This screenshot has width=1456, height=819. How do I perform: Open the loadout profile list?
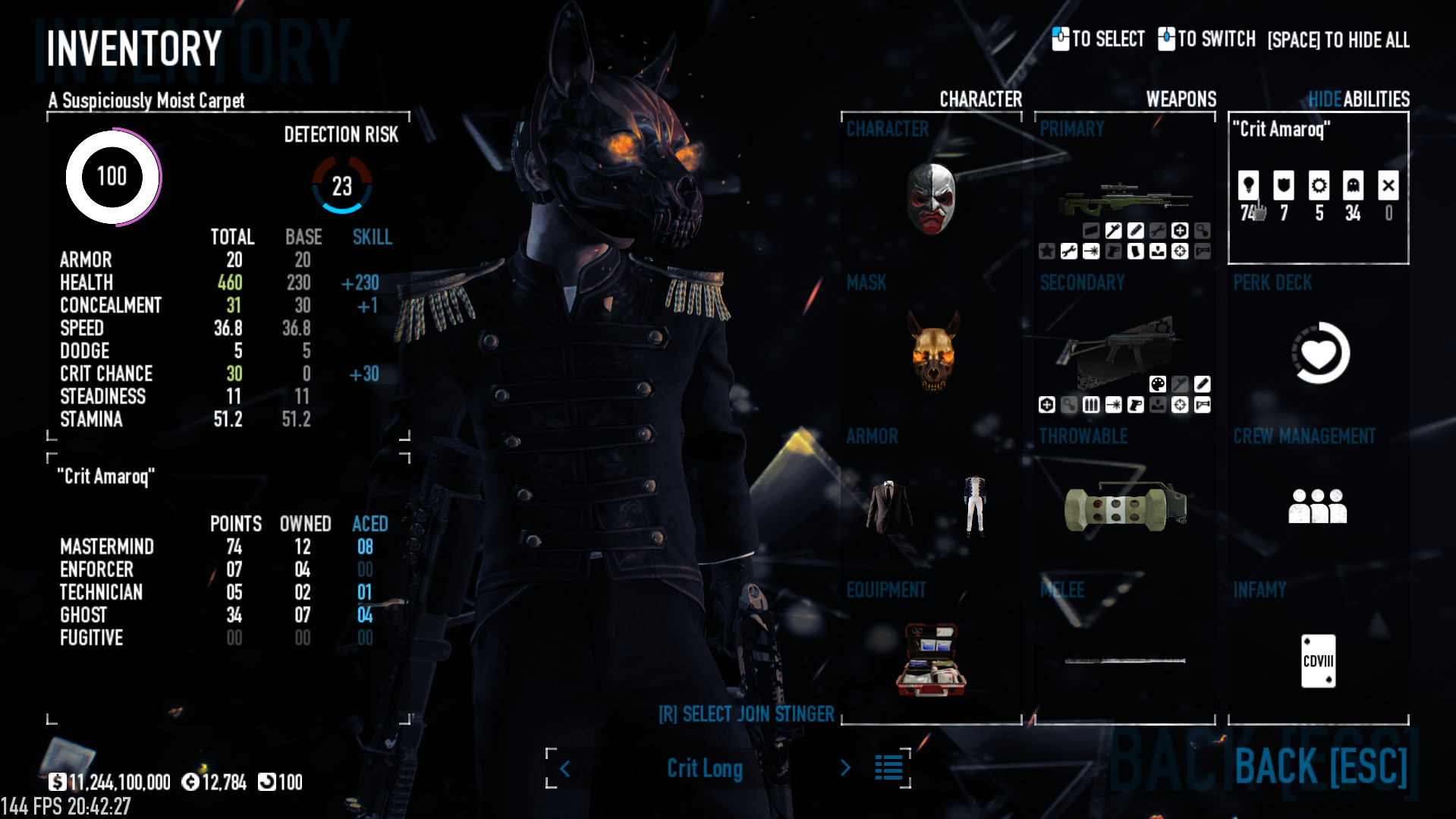[x=888, y=768]
